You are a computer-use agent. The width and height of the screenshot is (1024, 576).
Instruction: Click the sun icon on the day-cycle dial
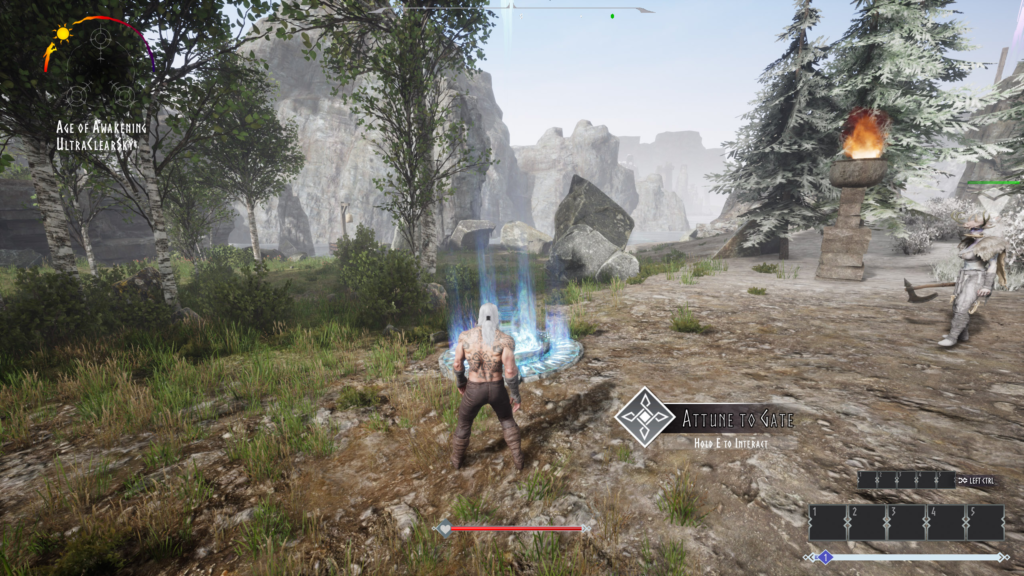click(63, 33)
